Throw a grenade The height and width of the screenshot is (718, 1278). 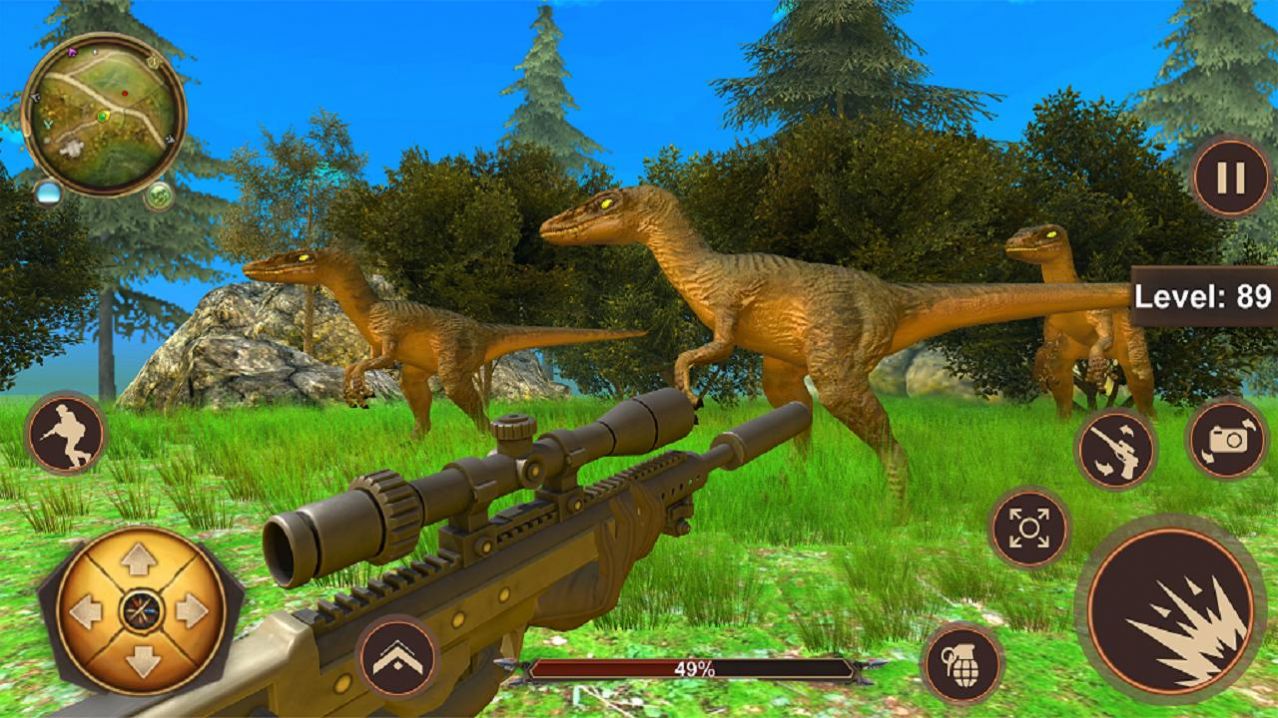(962, 663)
